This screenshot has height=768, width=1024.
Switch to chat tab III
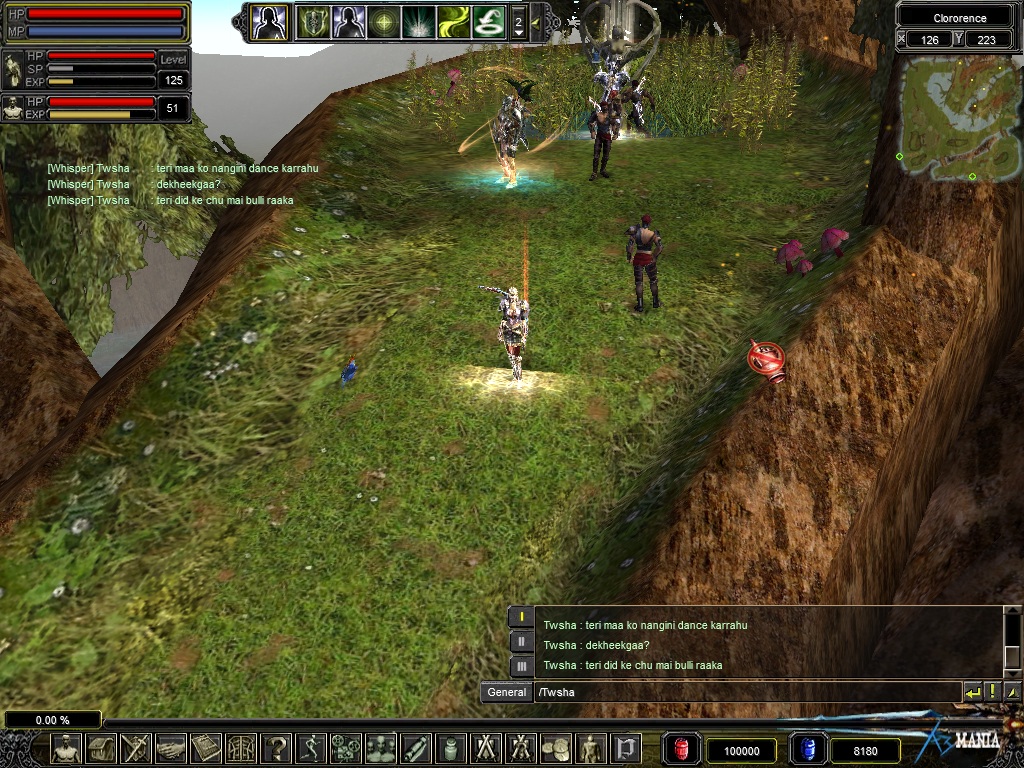pyautogui.click(x=521, y=665)
